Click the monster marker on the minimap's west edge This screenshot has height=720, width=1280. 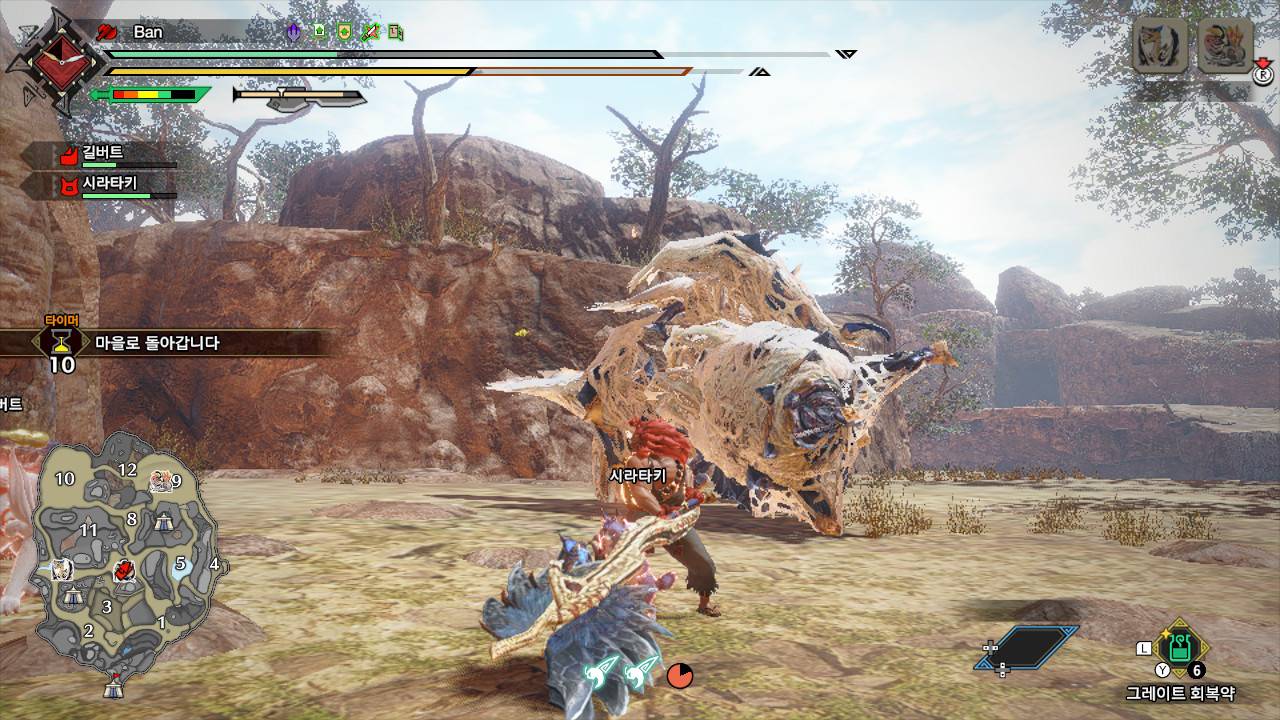point(61,569)
